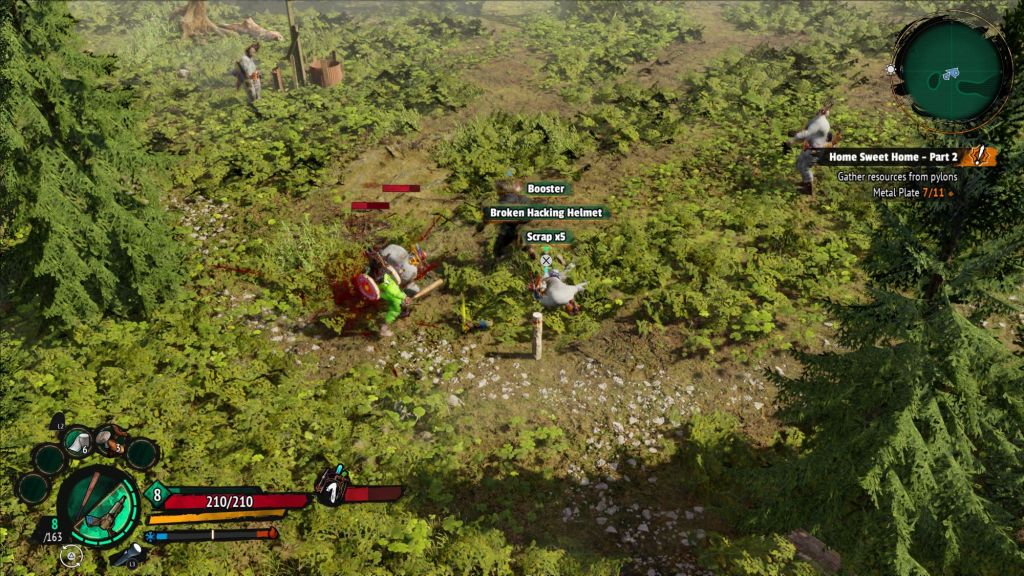Select the equipped weapon wheel
Screen dimensions: 1024x576
click(x=98, y=506)
